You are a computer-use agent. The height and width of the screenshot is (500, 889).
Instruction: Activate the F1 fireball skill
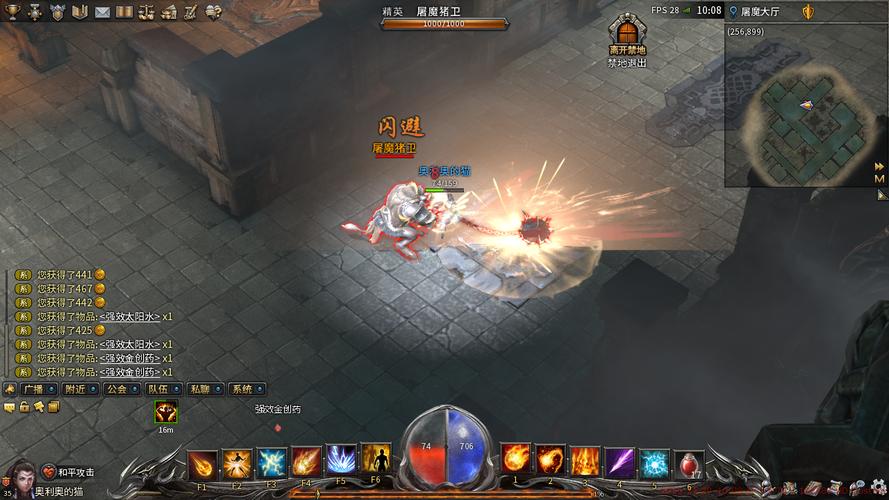pyautogui.click(x=202, y=463)
